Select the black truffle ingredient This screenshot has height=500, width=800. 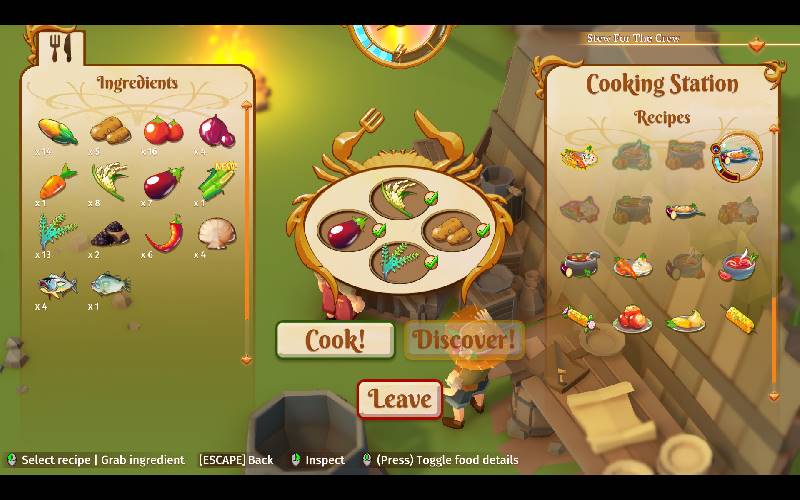tap(109, 235)
